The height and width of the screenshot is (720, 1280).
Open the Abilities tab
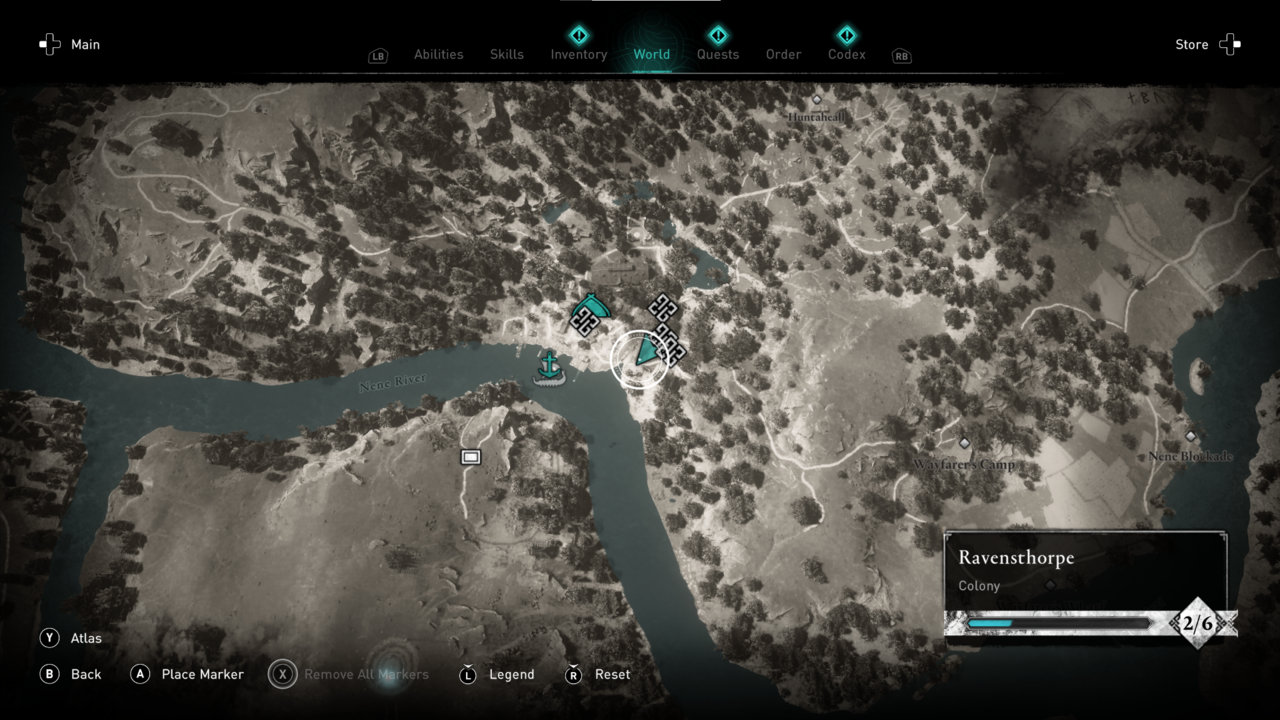[438, 54]
